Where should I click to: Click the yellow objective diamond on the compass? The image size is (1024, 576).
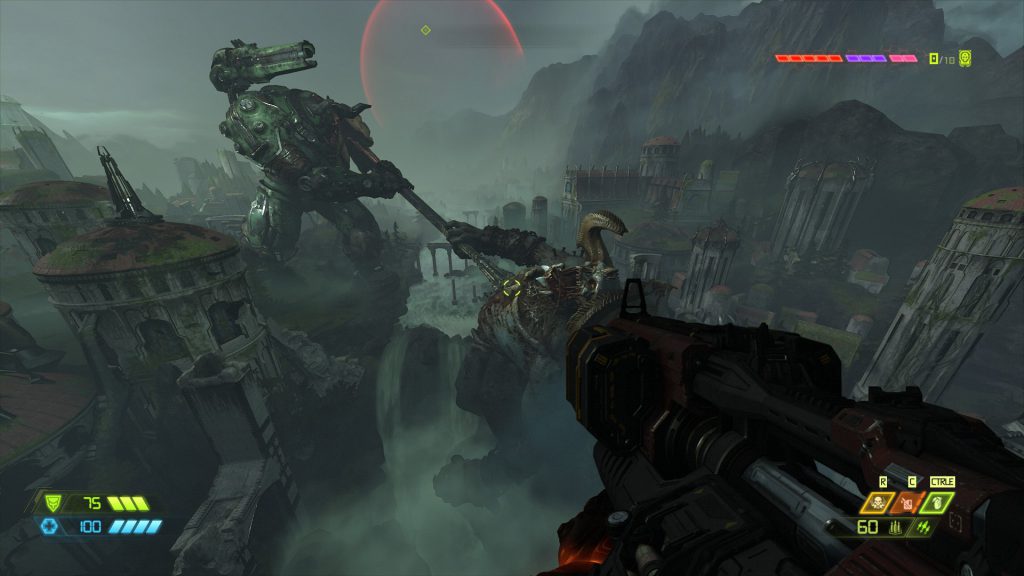(x=425, y=30)
